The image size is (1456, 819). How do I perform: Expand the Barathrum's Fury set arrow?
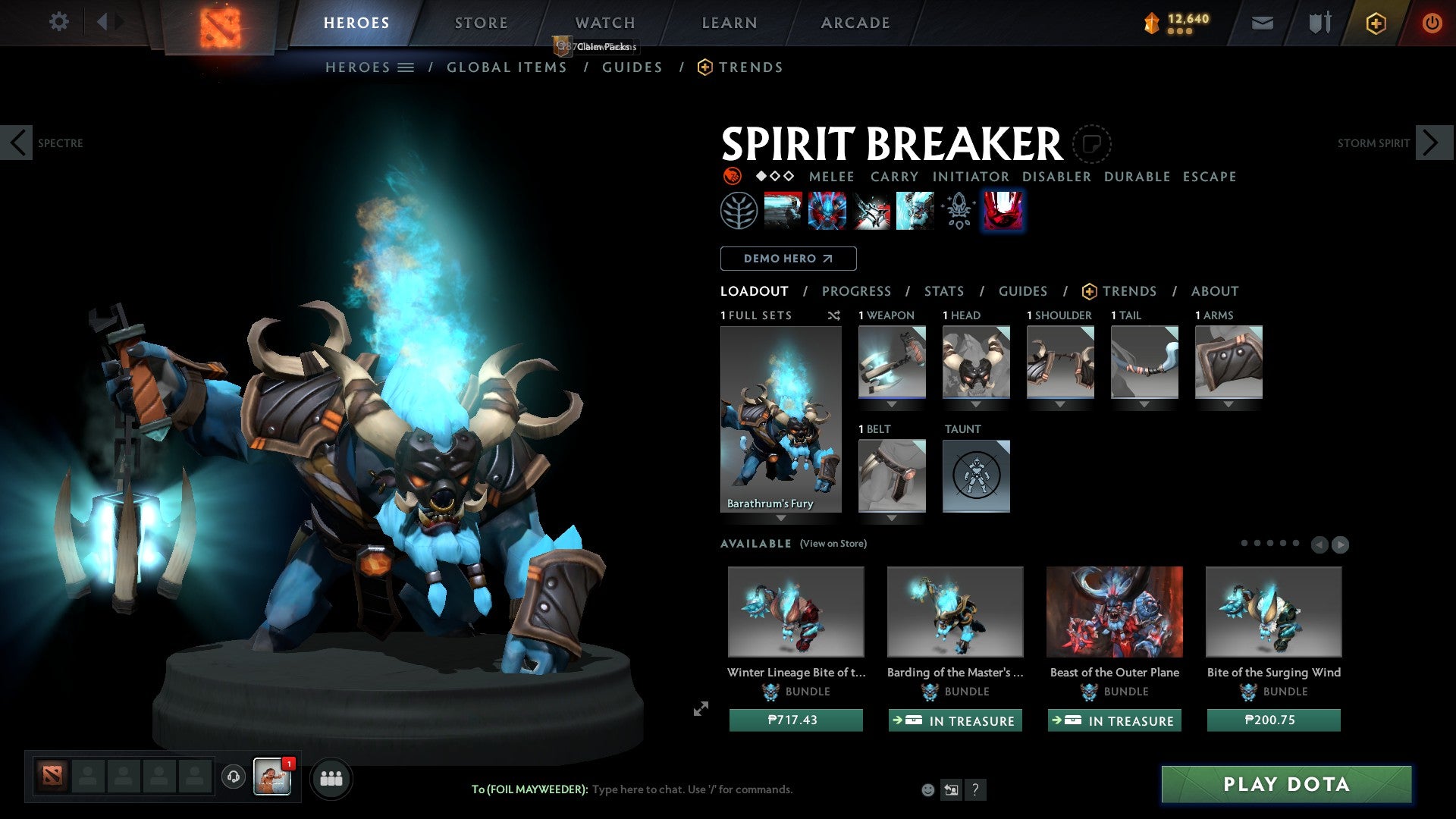(x=782, y=518)
